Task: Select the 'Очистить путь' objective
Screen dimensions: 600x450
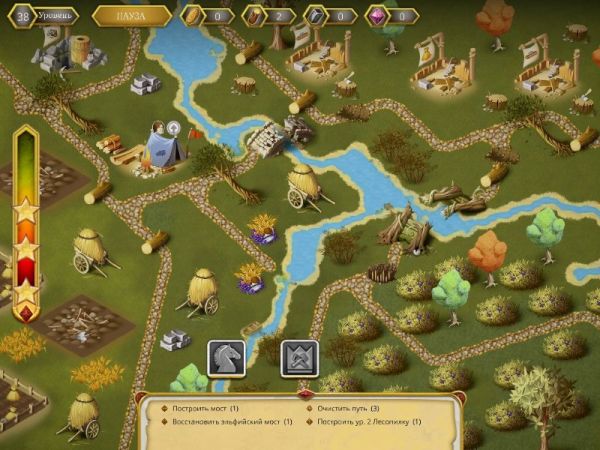Action: tap(346, 408)
